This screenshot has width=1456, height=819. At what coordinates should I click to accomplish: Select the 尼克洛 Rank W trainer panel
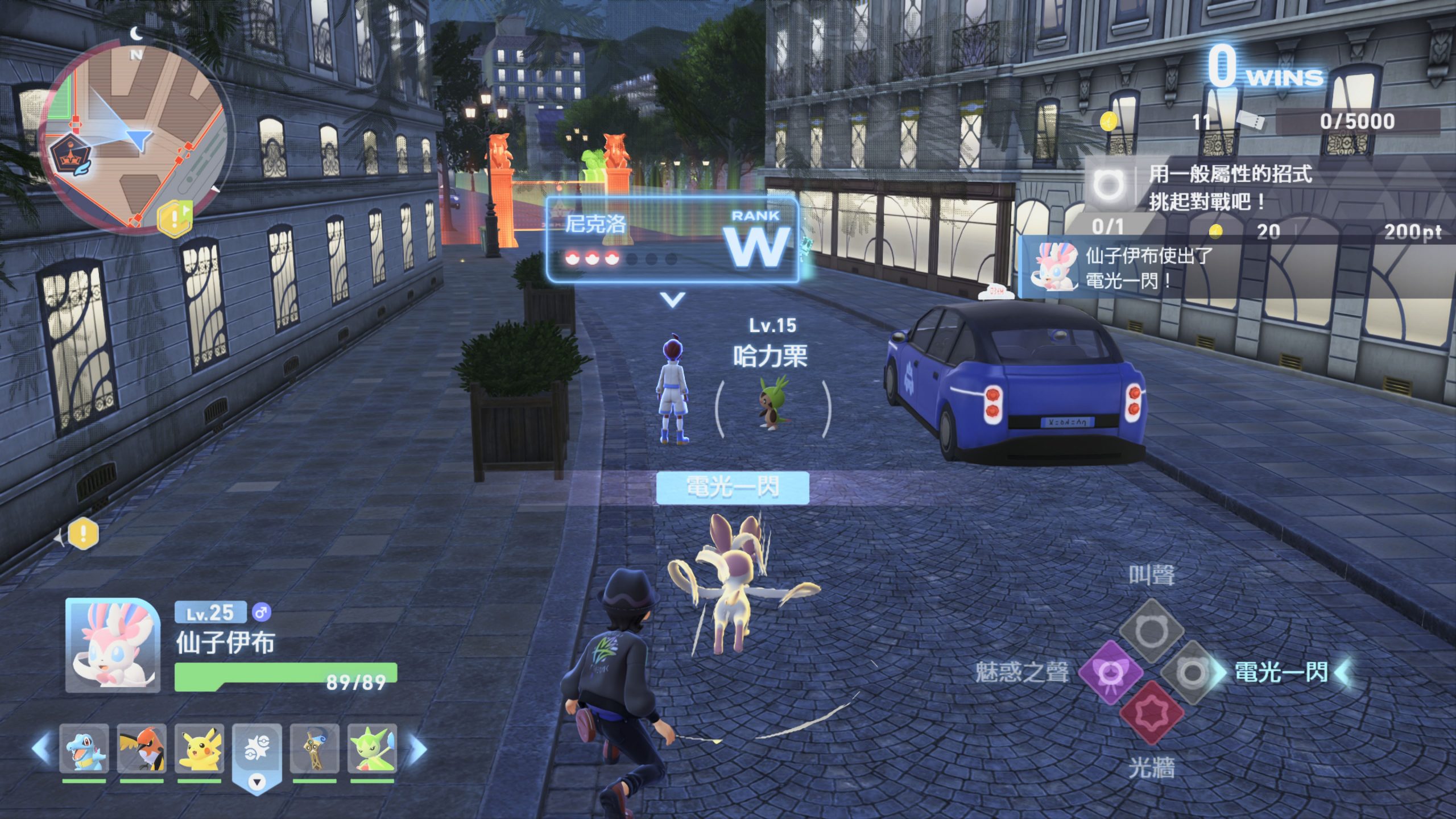pyautogui.click(x=672, y=240)
